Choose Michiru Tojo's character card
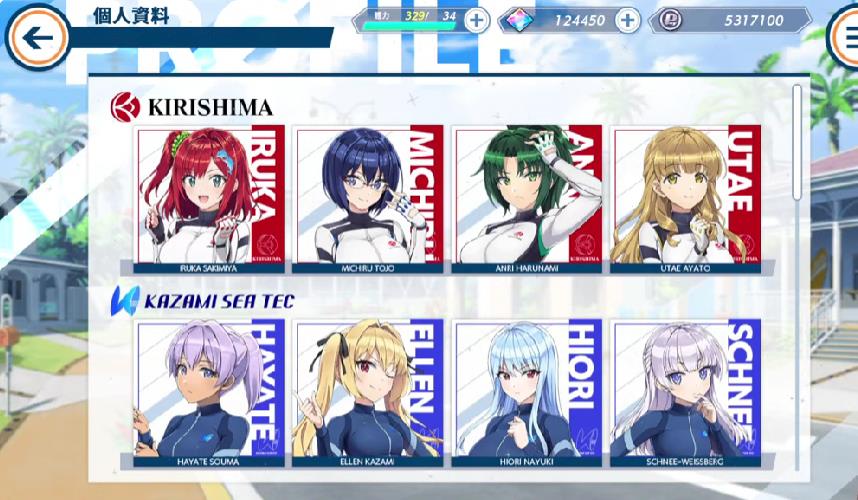This screenshot has height=500, width=858. 370,198
